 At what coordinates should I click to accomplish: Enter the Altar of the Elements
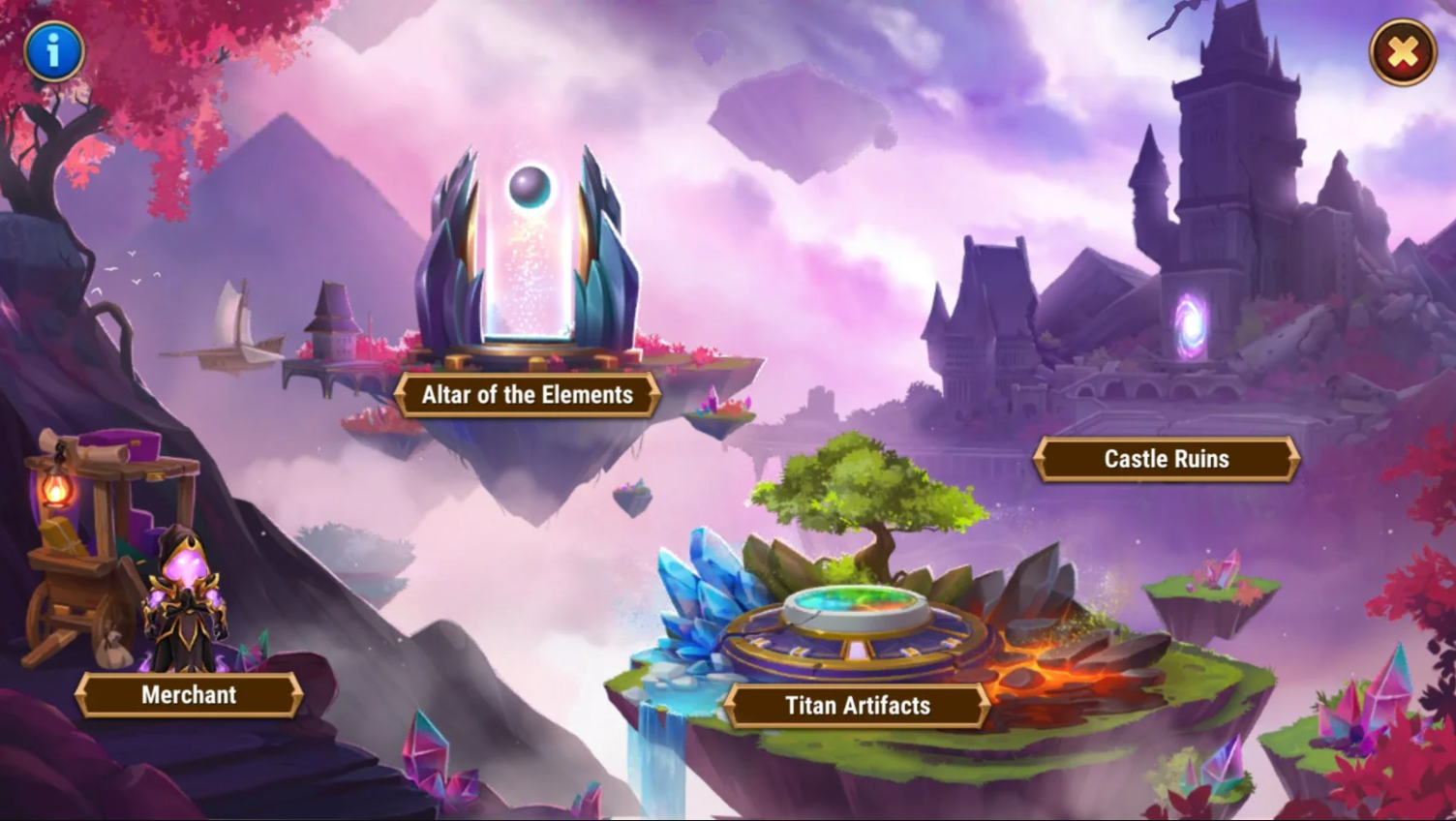pos(528,395)
